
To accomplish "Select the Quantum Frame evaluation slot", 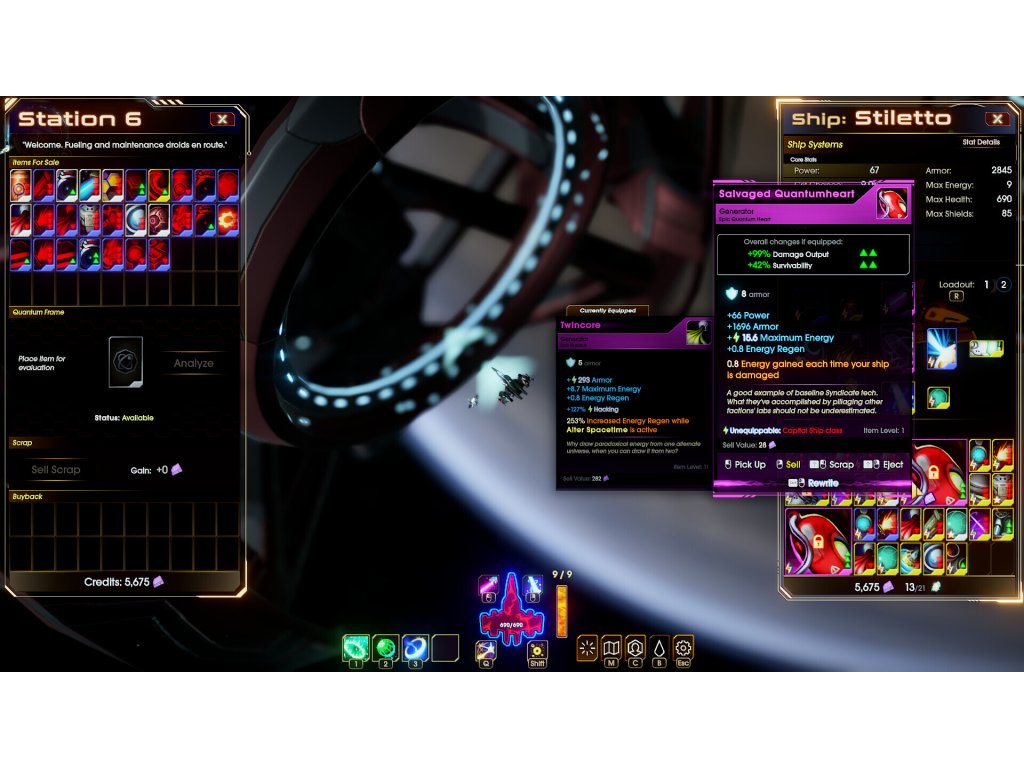I will 126,361.
